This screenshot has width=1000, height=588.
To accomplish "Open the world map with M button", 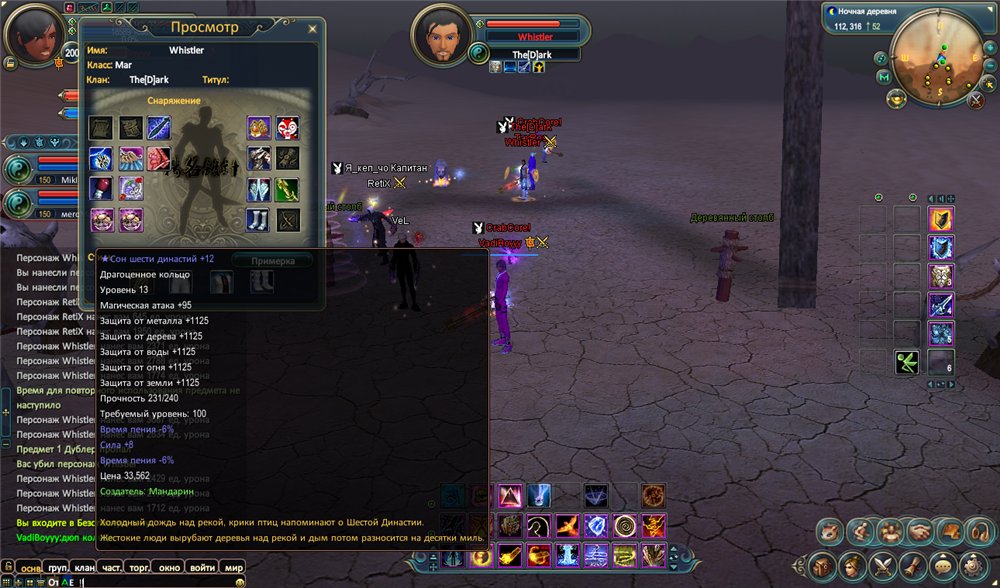I will coord(884,77).
